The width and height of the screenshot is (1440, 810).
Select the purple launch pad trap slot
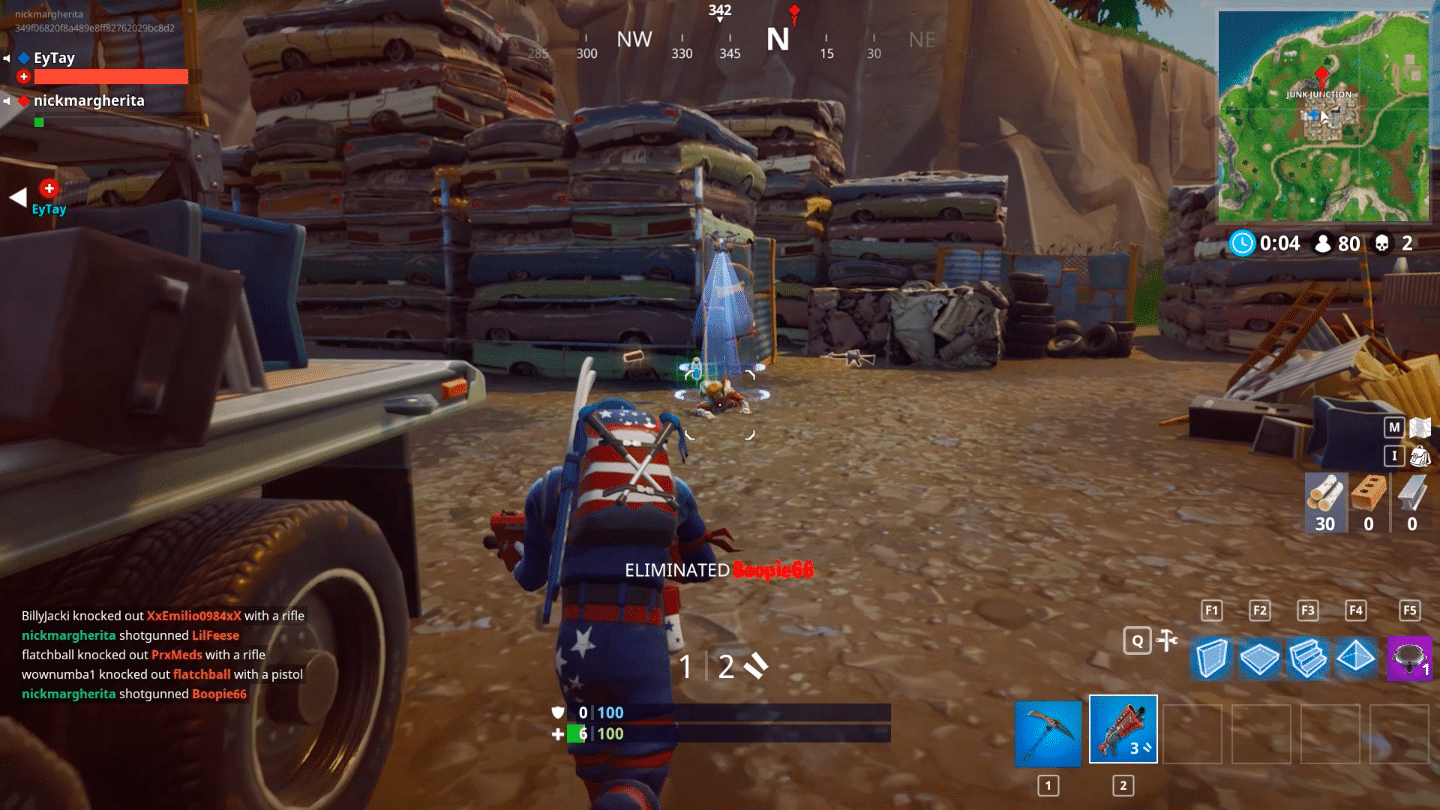[1409, 659]
